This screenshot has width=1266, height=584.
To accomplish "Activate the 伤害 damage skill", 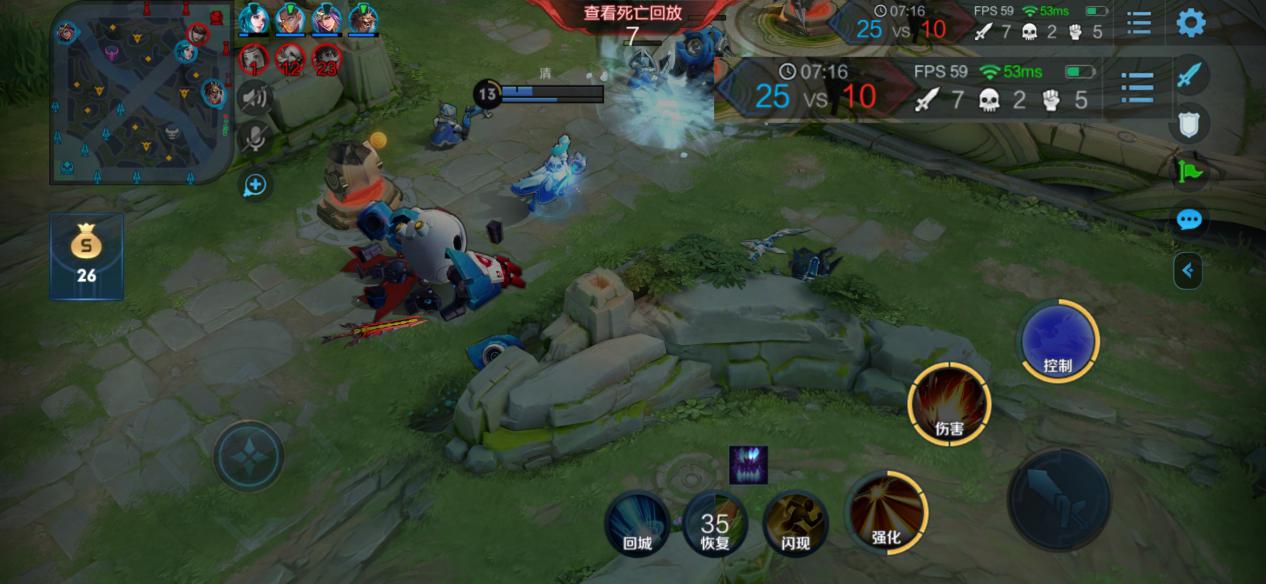I will click(949, 404).
